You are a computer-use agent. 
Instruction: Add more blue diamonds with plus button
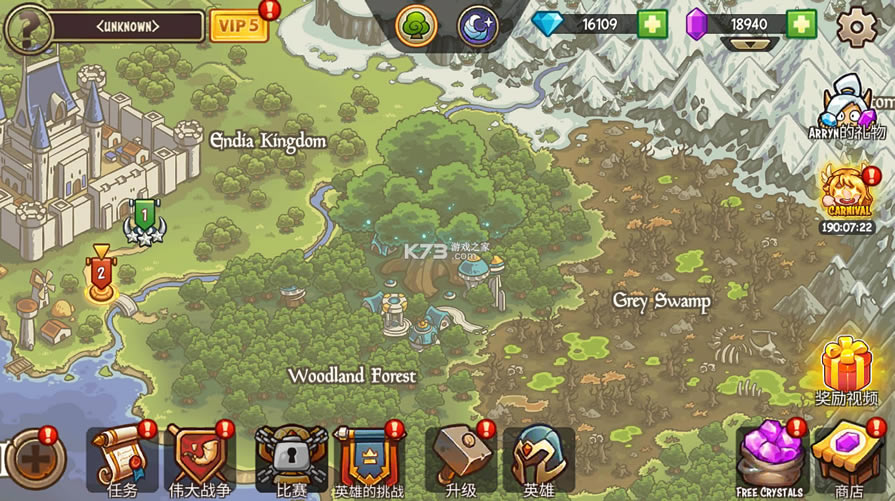652,23
